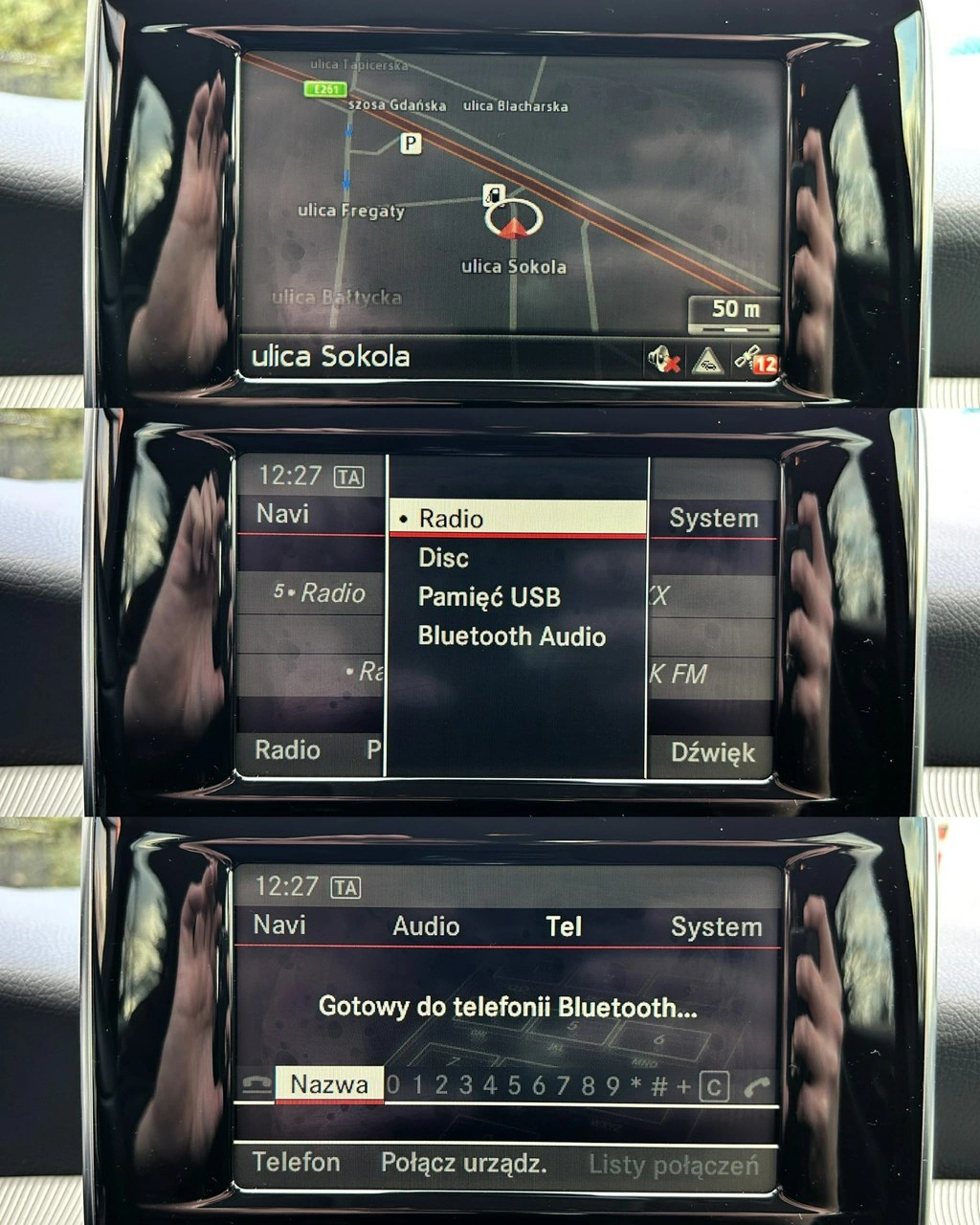Click the green call handset icon
The width and height of the screenshot is (980, 1225).
pyautogui.click(x=756, y=1087)
